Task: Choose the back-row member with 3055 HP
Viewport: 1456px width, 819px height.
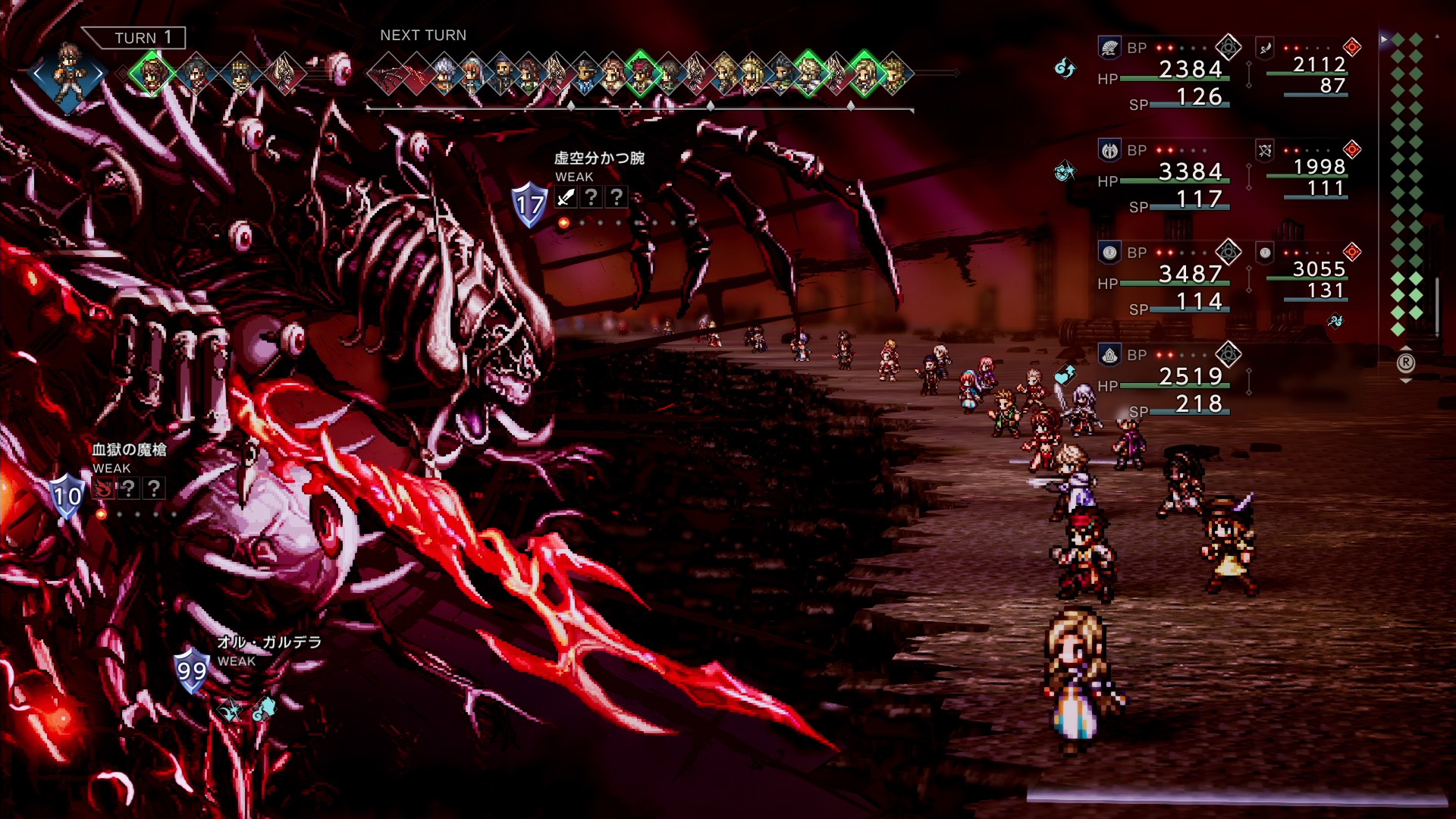Action: 1319,270
